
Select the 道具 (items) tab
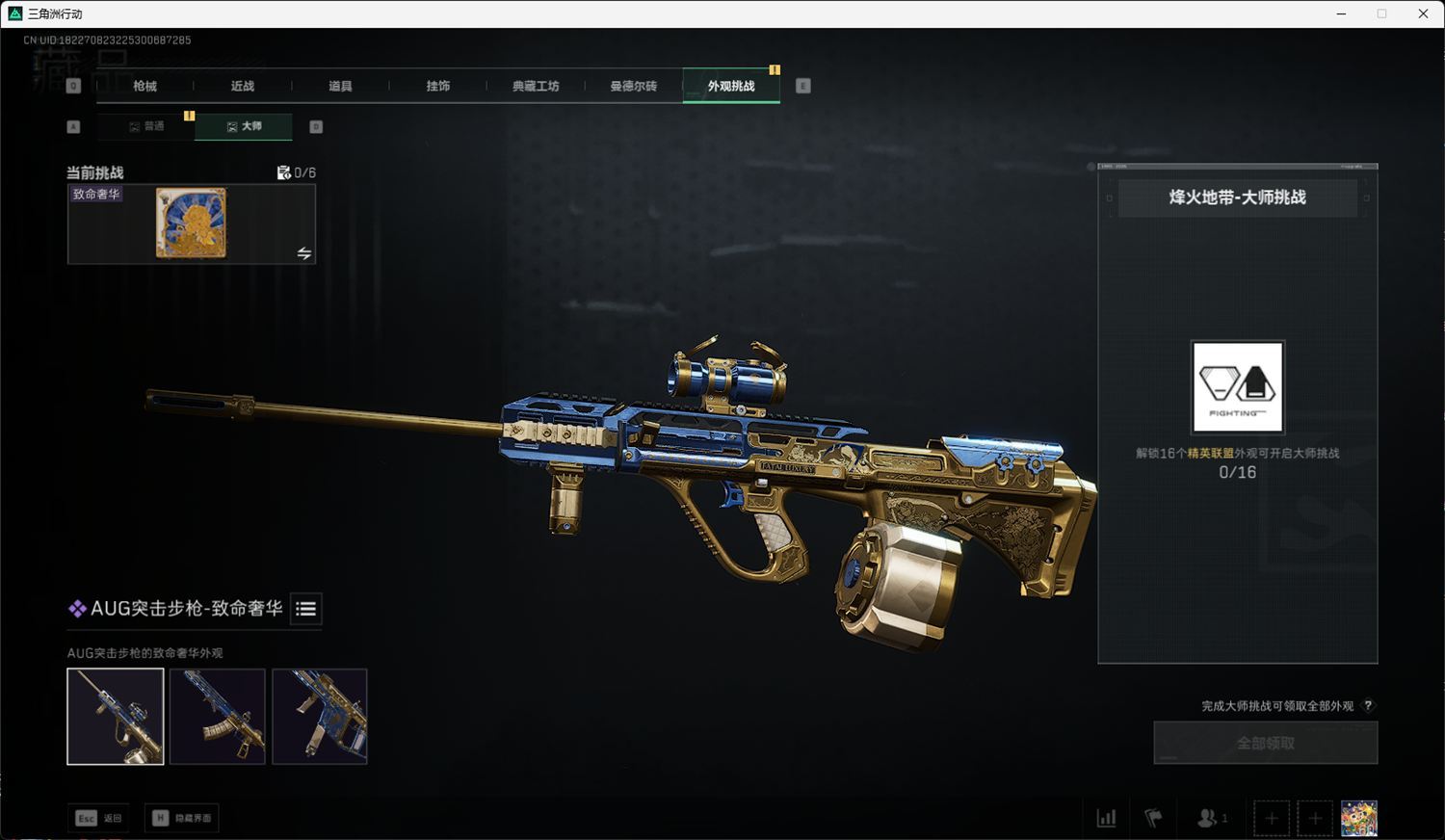[340, 86]
